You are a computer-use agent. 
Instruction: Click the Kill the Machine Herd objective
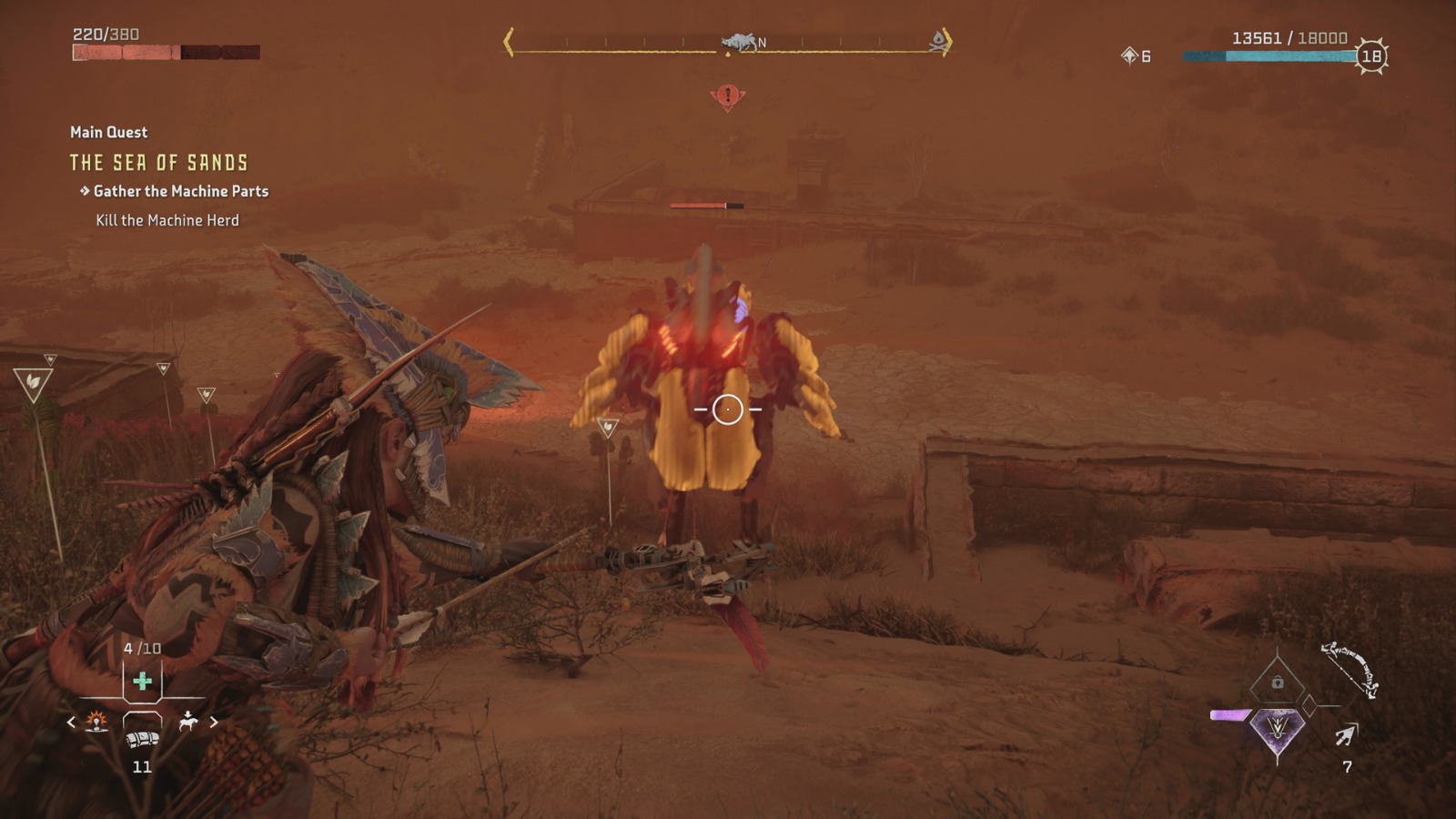(x=167, y=219)
